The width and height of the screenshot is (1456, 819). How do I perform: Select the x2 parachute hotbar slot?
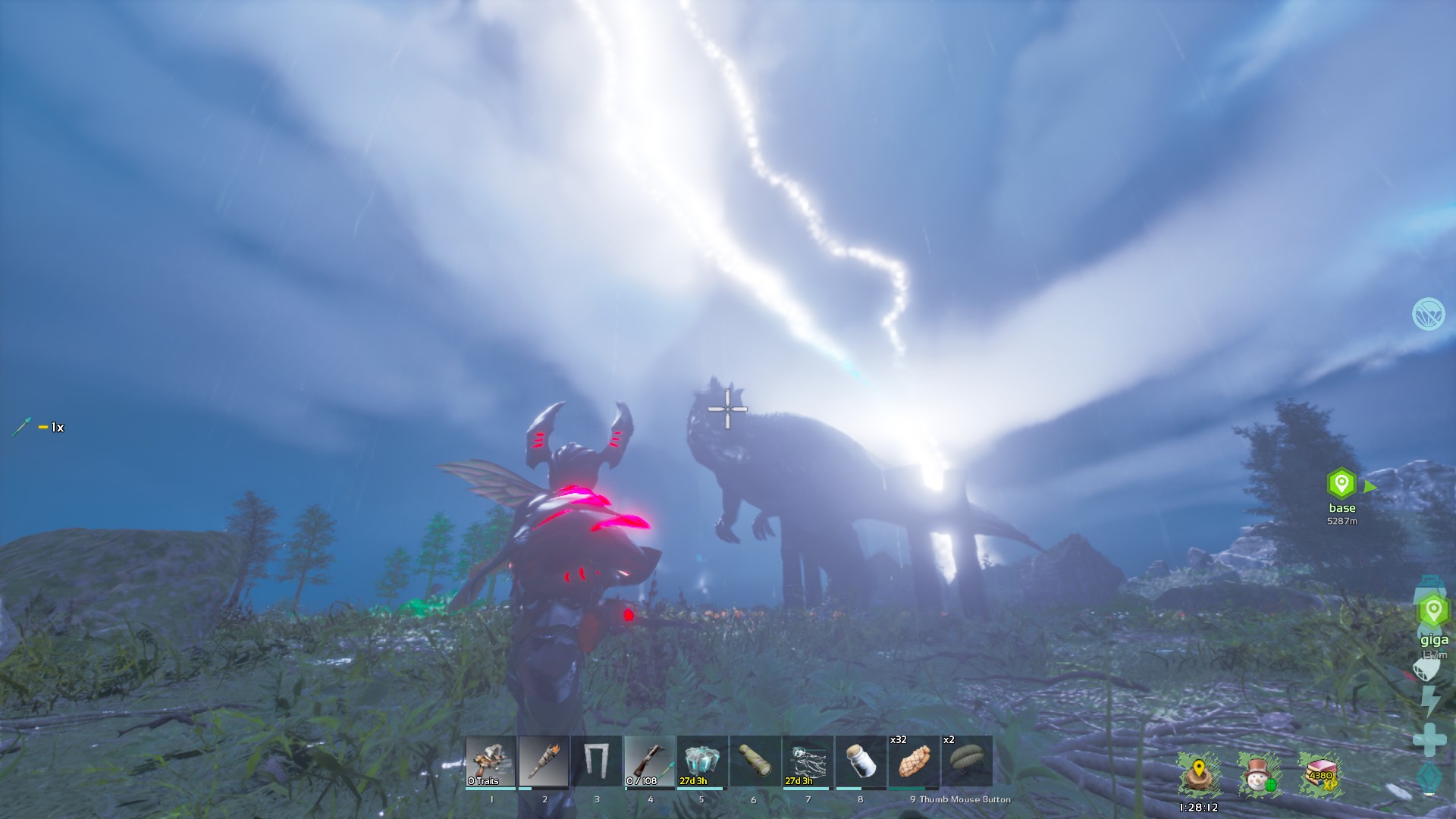pos(966,761)
